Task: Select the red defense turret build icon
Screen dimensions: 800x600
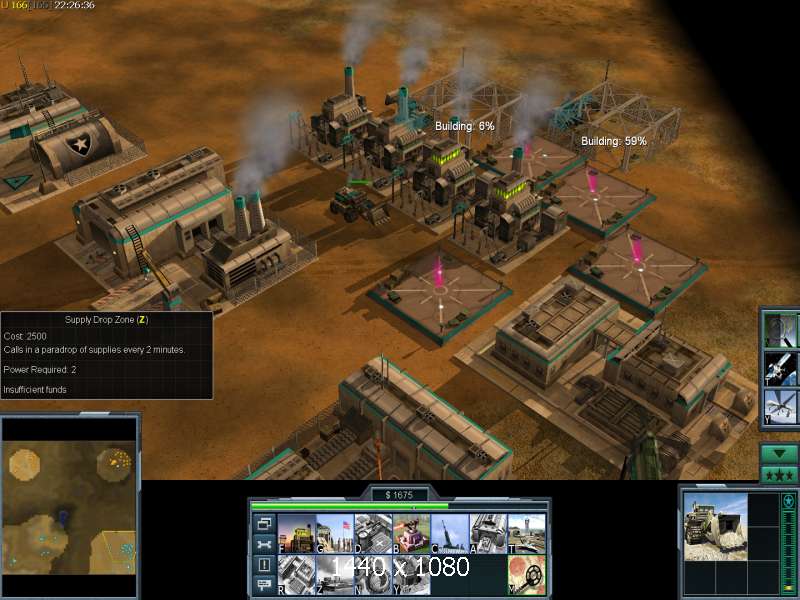Action: [410, 533]
